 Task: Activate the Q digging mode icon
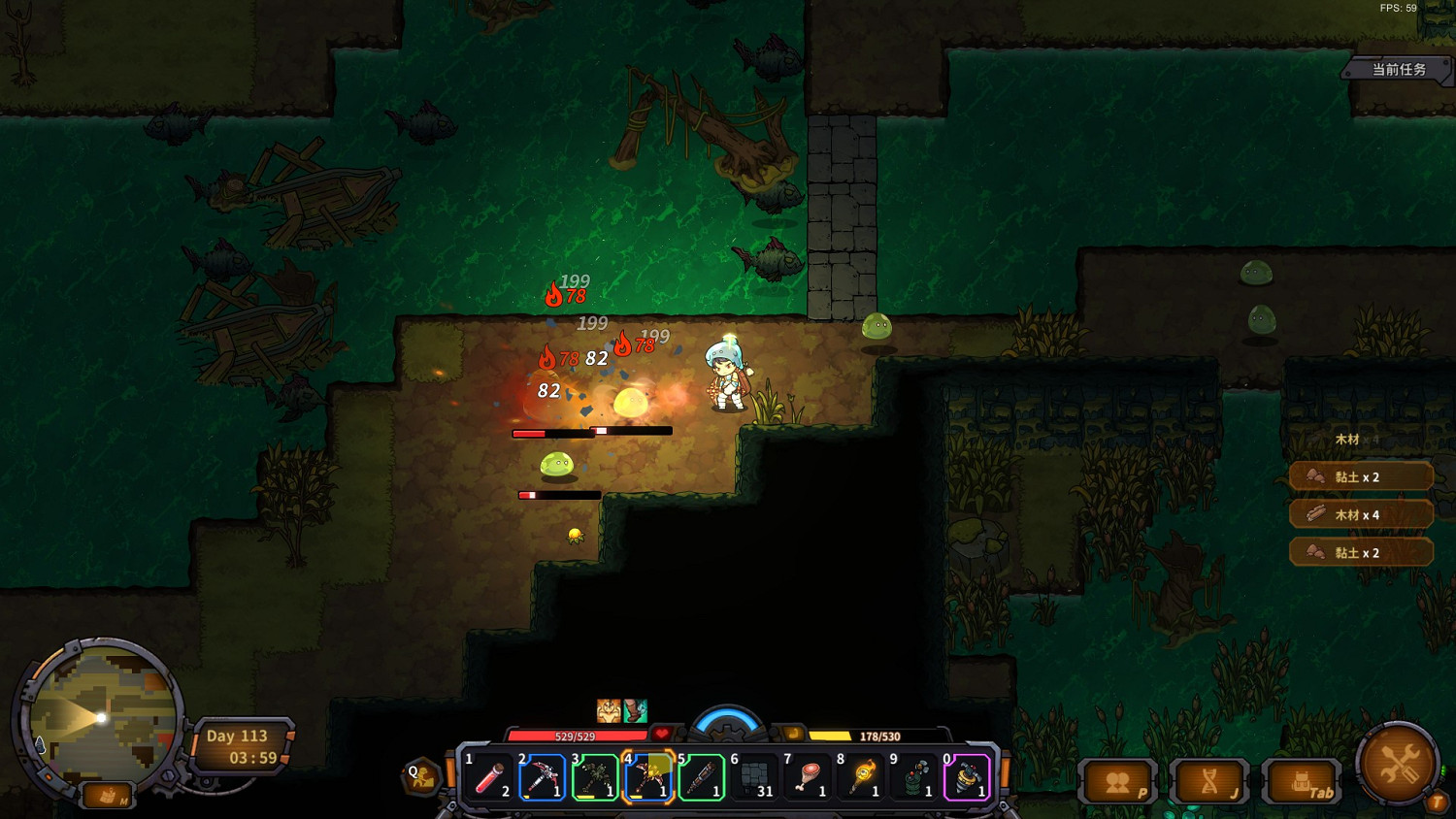[422, 777]
